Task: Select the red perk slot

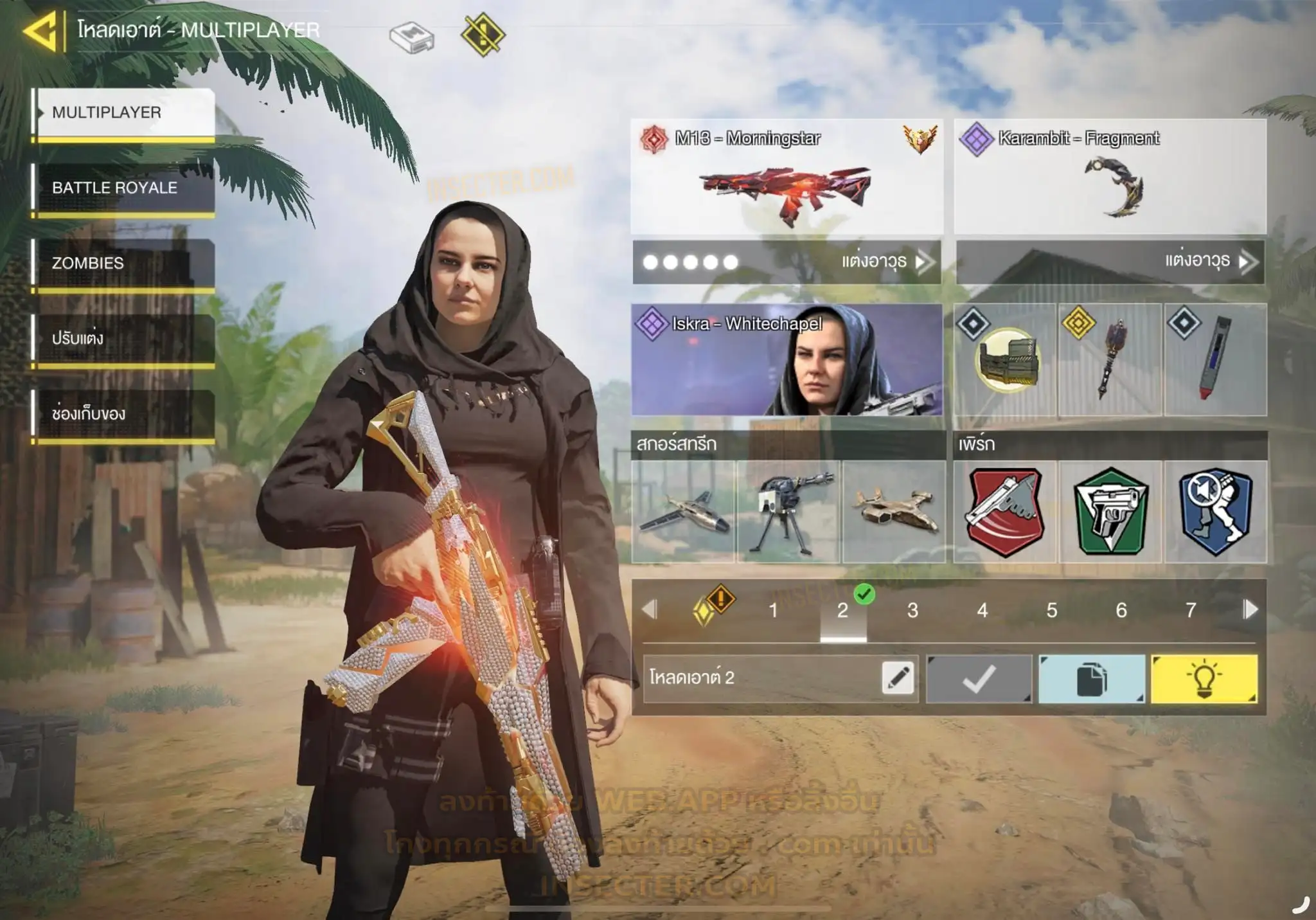Action: [x=1004, y=512]
